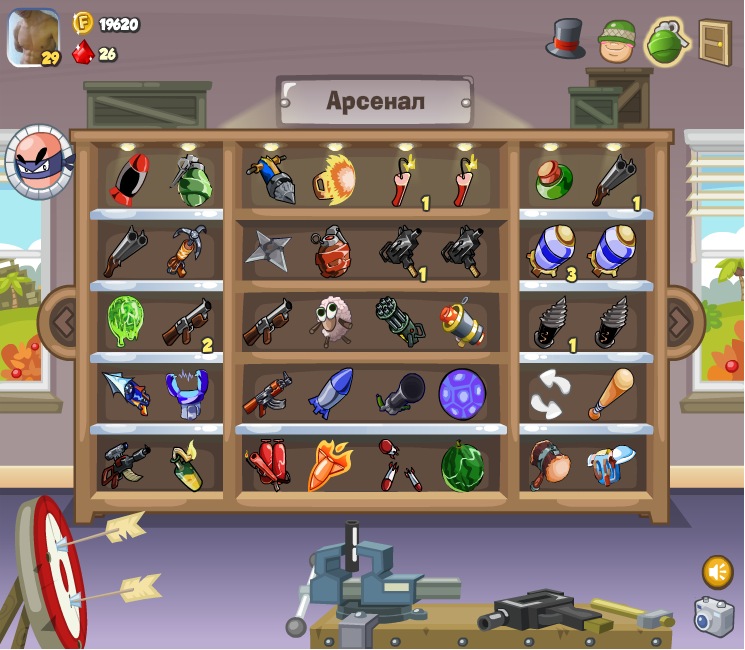
Task: Select the minigun weapon
Action: [x=399, y=321]
